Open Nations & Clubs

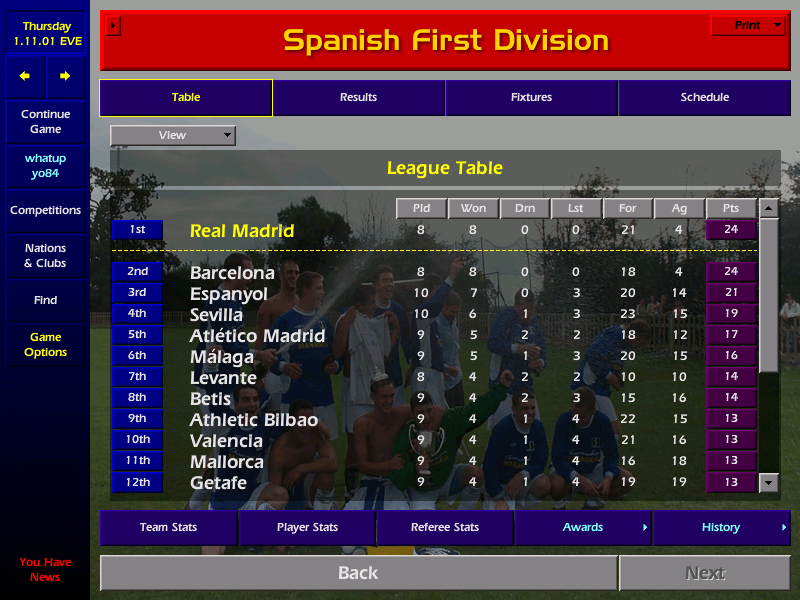pyautogui.click(x=45, y=256)
